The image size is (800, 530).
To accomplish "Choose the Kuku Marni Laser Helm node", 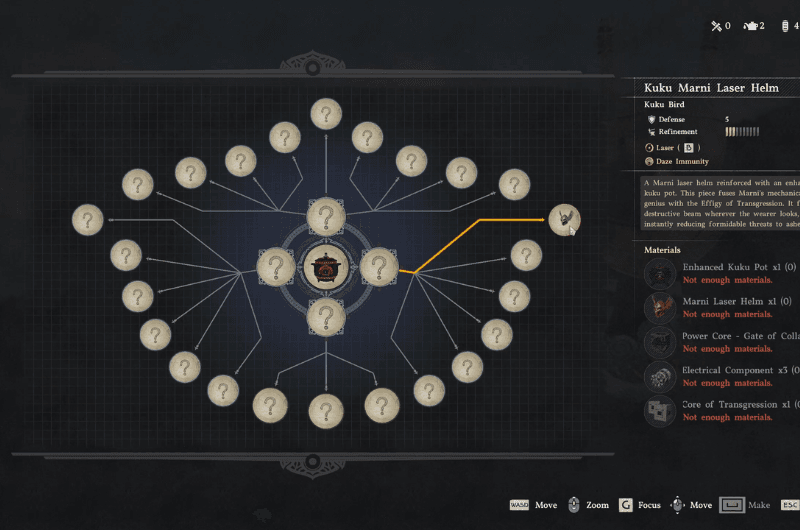I will tap(564, 219).
